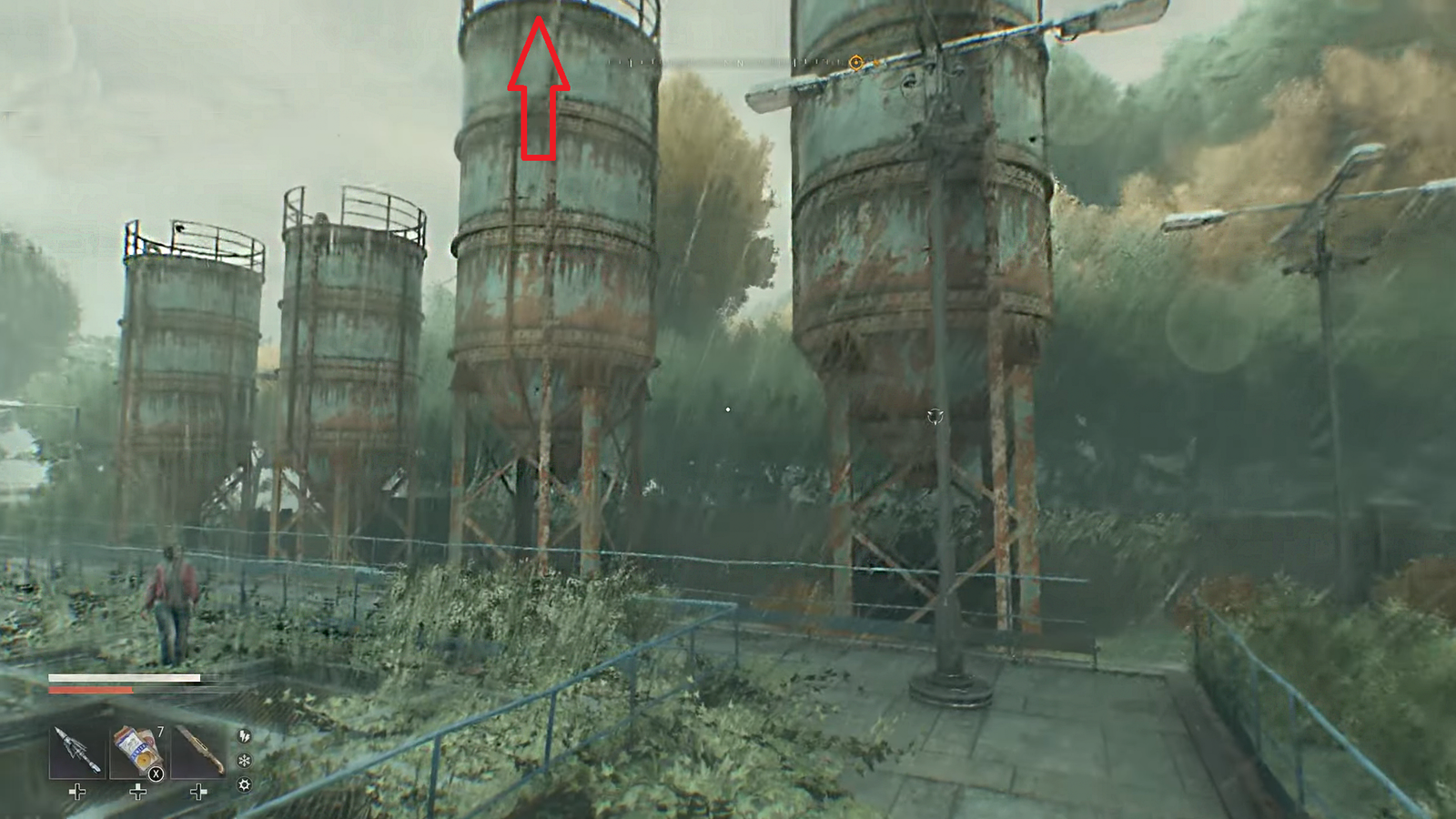
Task: Click the lightning bolt booster icon
Action: (x=246, y=736)
